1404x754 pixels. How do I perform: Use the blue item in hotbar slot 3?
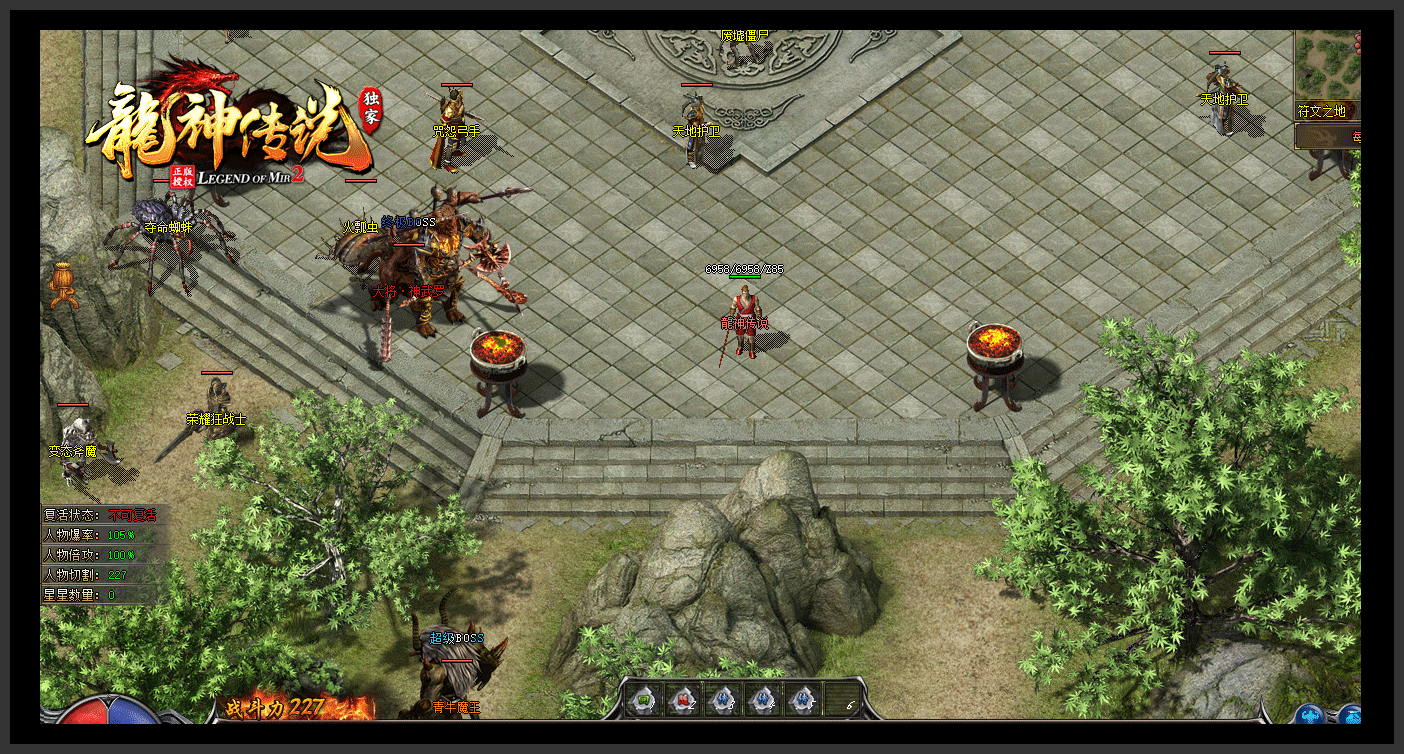pos(723,700)
